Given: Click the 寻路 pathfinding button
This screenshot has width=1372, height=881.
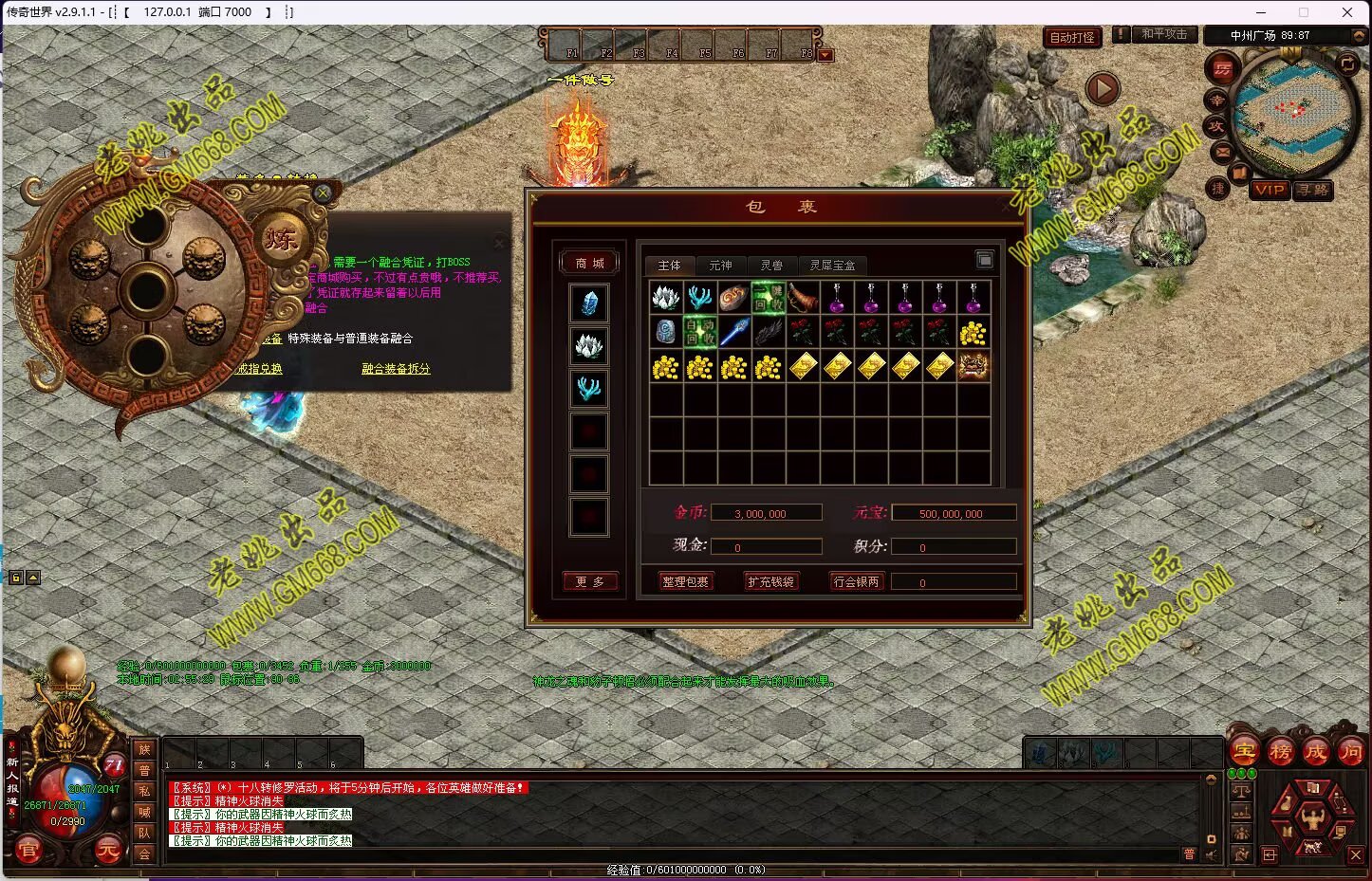Looking at the screenshot, I should (1314, 190).
